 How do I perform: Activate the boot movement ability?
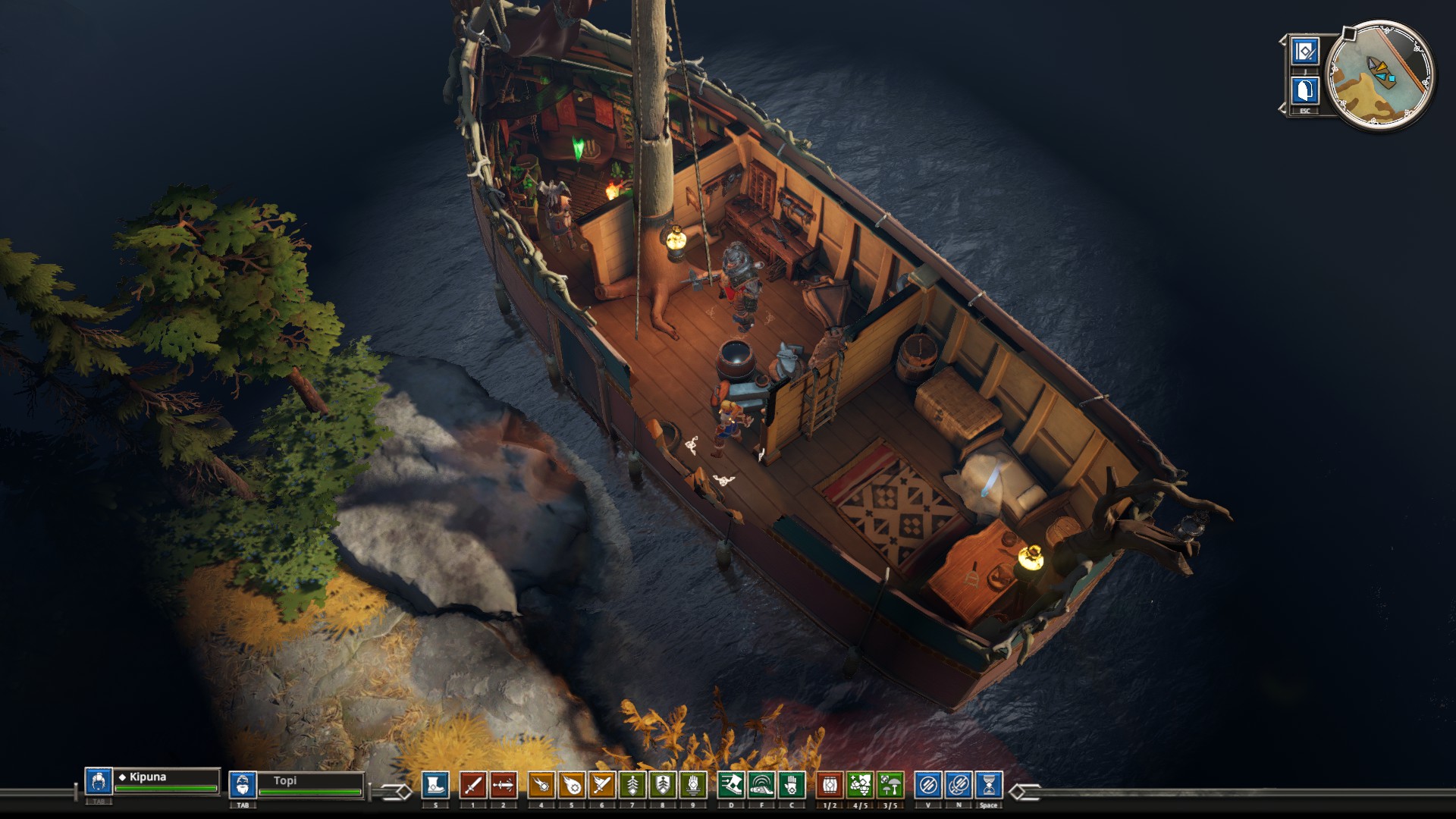(x=435, y=786)
